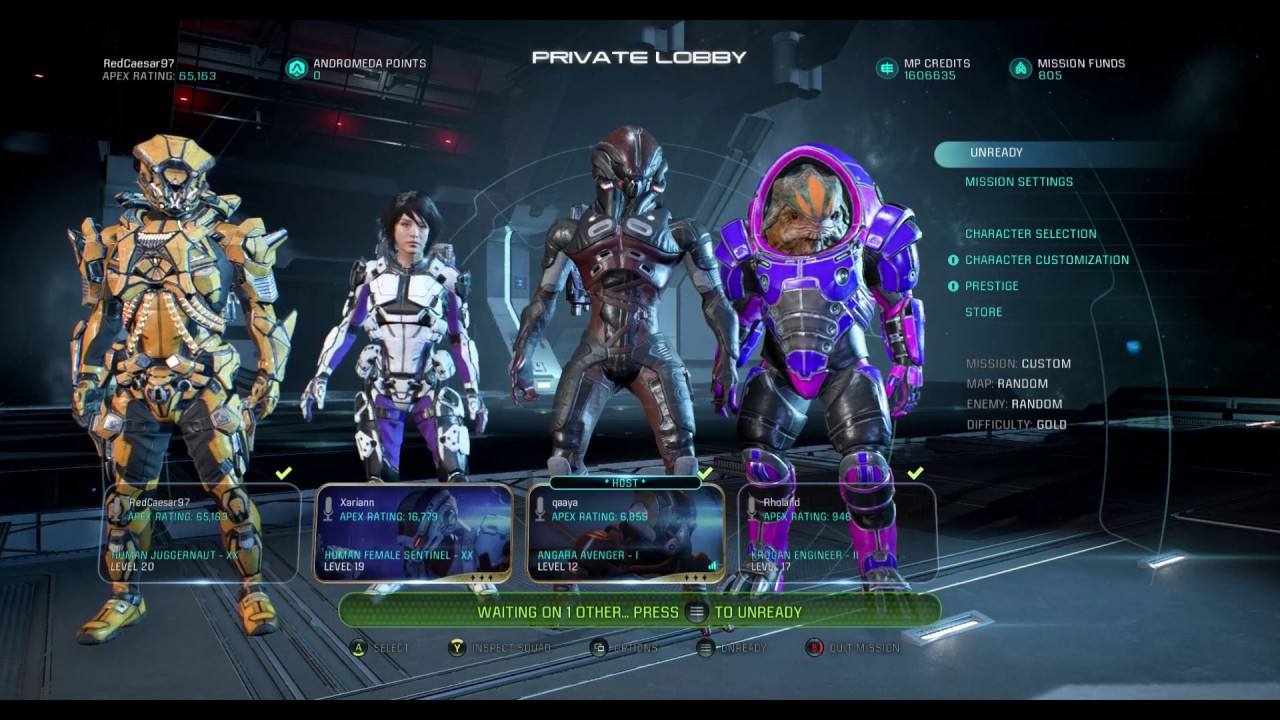Open Mission Settings

point(1018,182)
